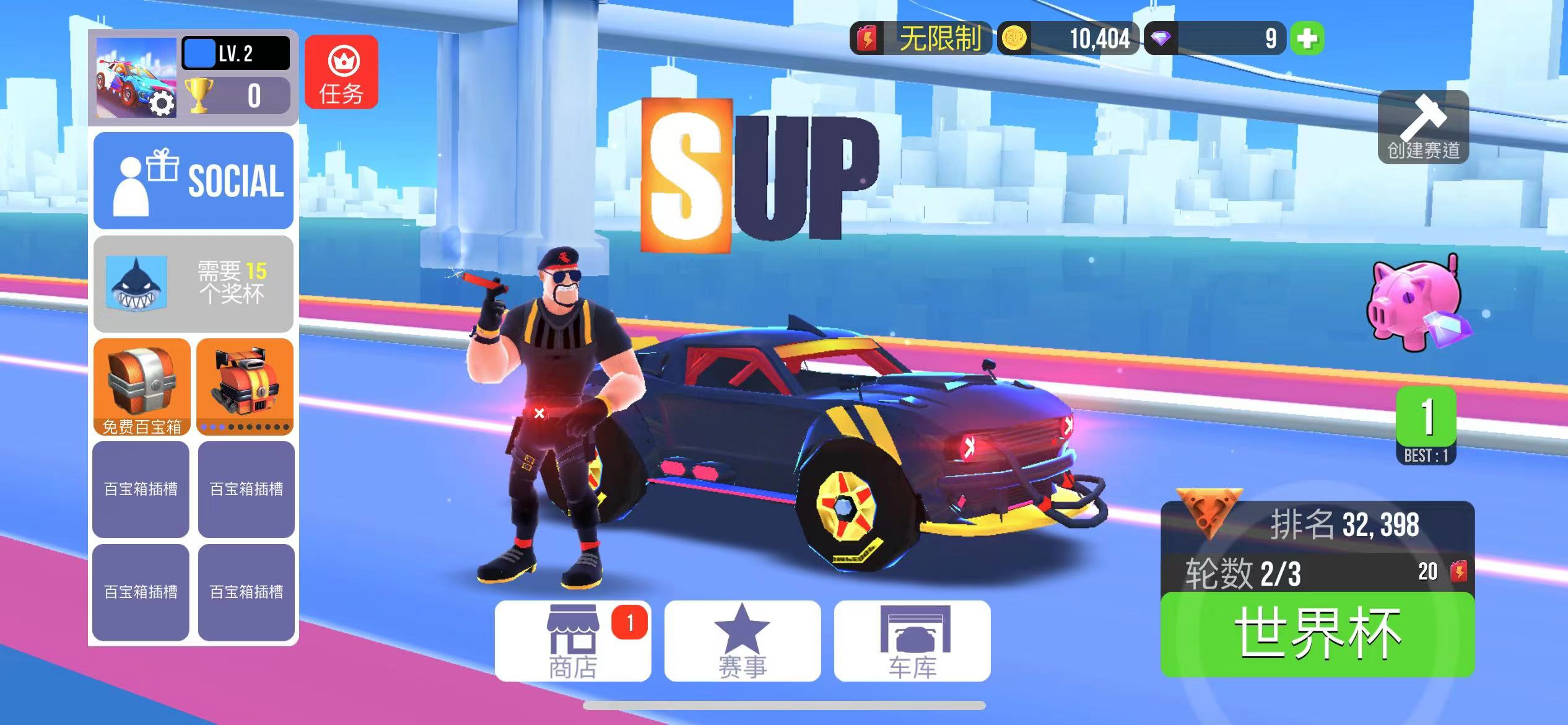Open the green BEST: 1 streak badge
Viewport: 1568px width, 725px height.
[1426, 425]
